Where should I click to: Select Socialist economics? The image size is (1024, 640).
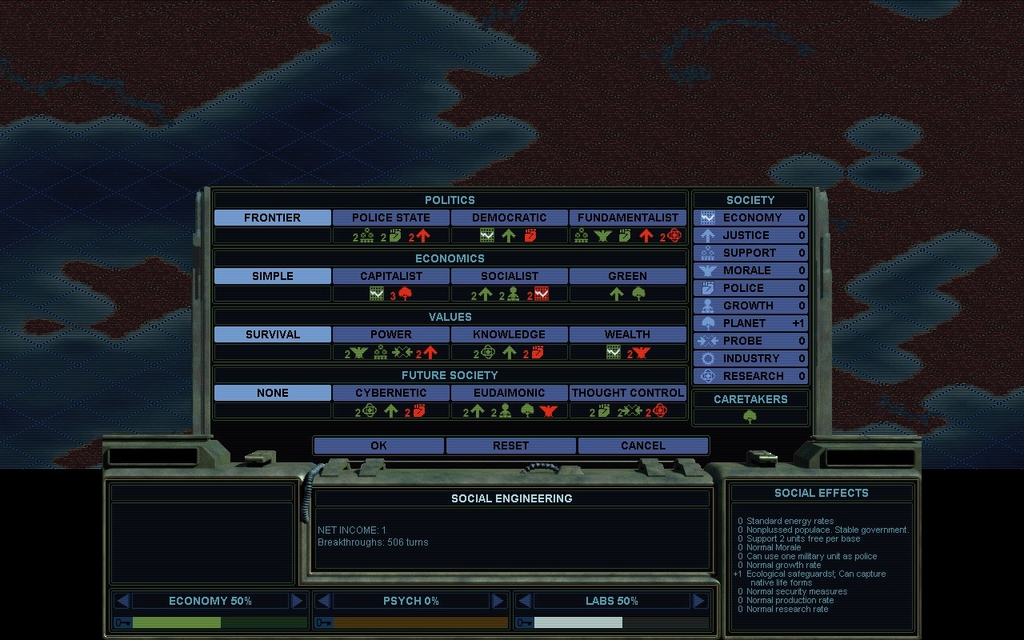[509, 276]
